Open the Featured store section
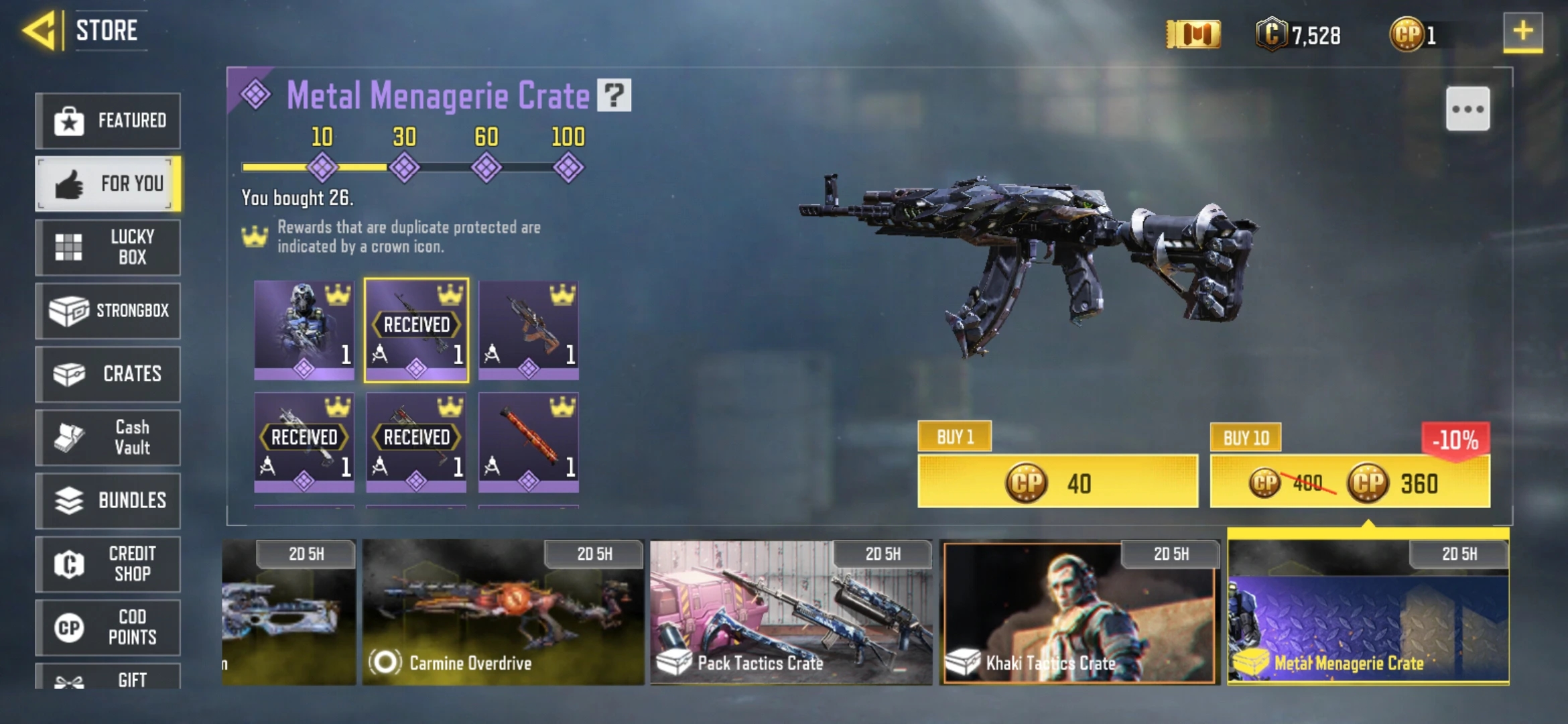 108,121
